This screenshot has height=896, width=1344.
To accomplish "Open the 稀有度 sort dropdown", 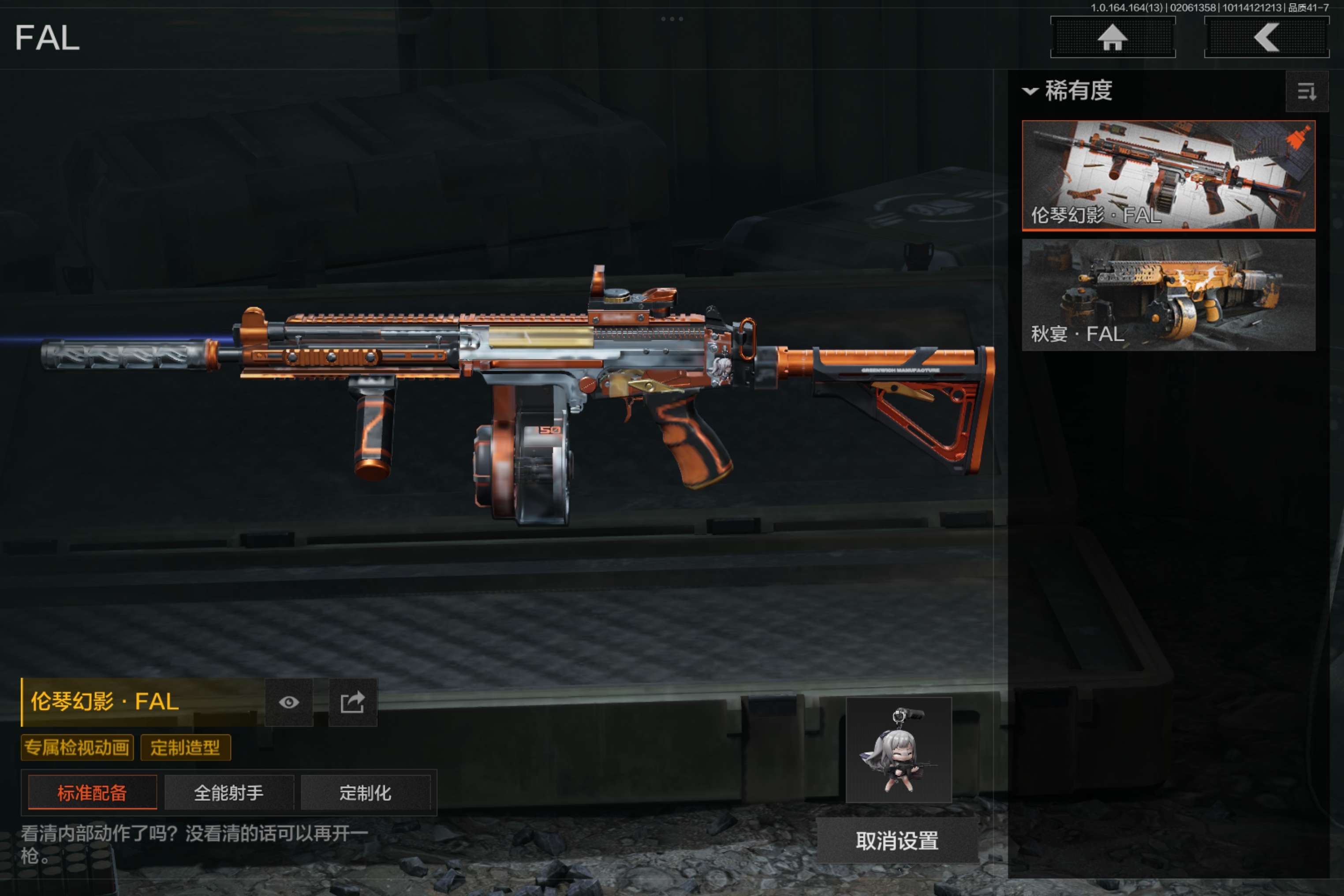I will 1068,90.
